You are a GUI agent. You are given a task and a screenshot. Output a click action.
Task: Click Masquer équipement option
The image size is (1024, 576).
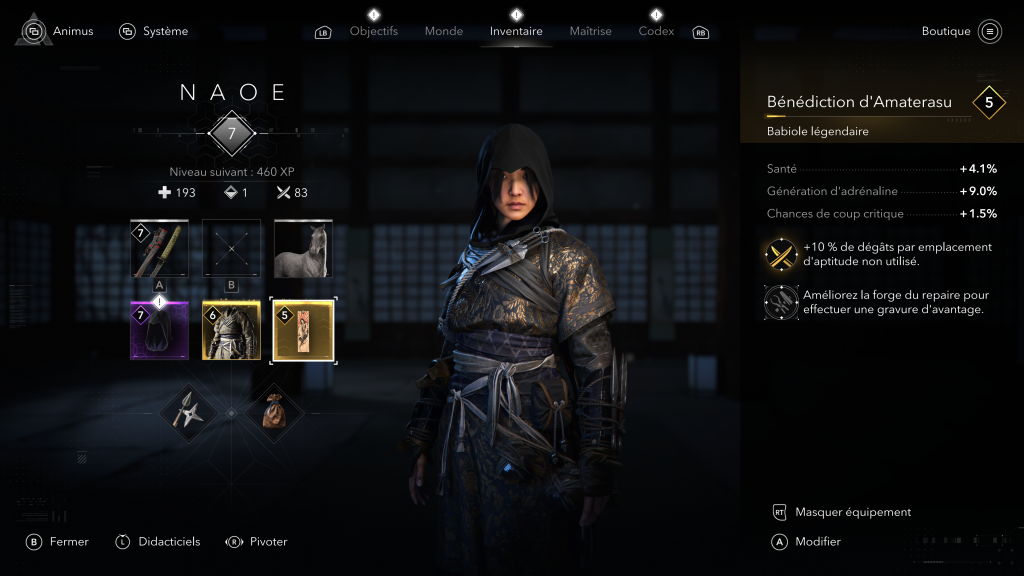click(852, 512)
